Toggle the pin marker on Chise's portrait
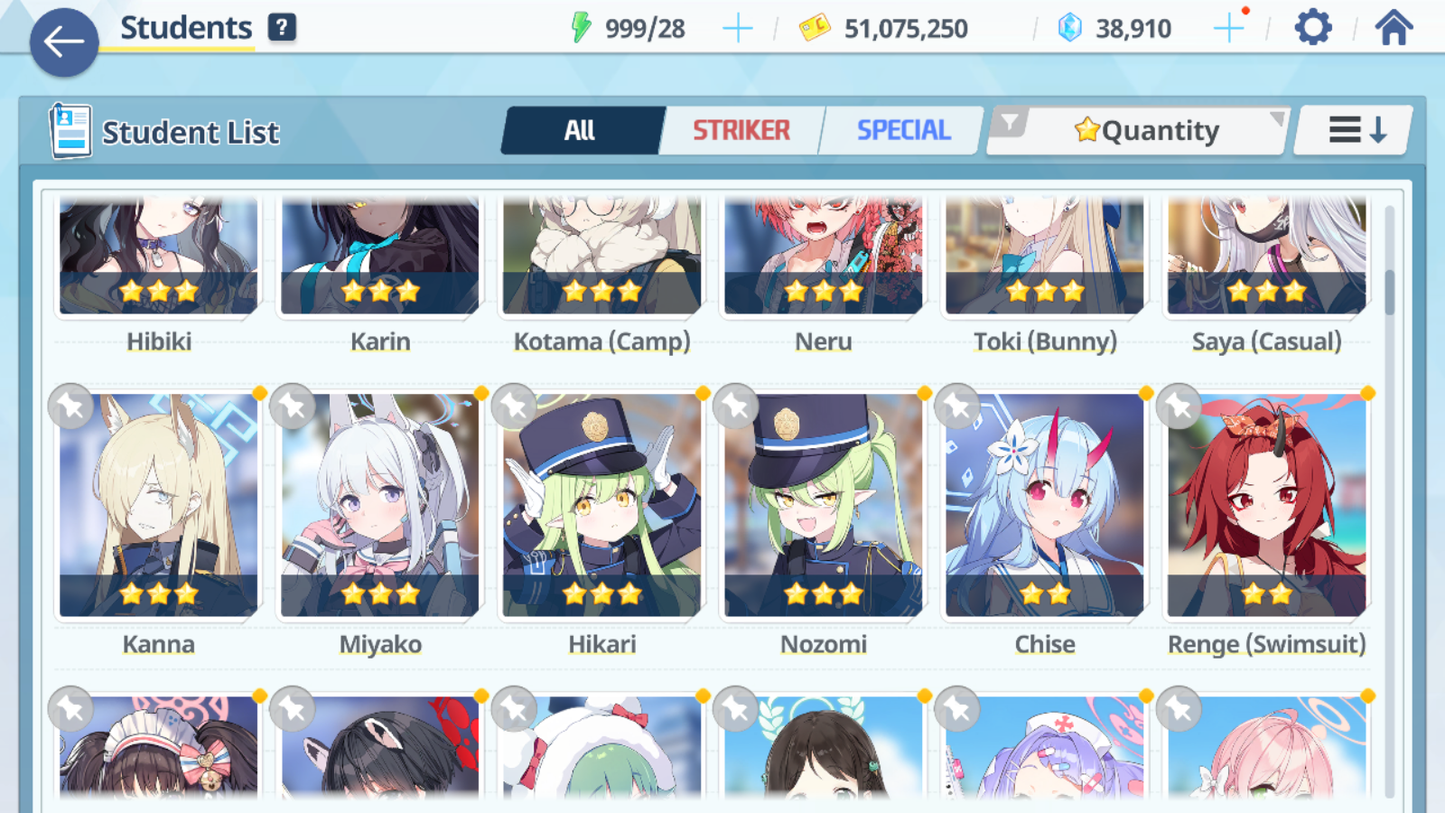Screen dimensions: 1445x813 tap(955, 406)
